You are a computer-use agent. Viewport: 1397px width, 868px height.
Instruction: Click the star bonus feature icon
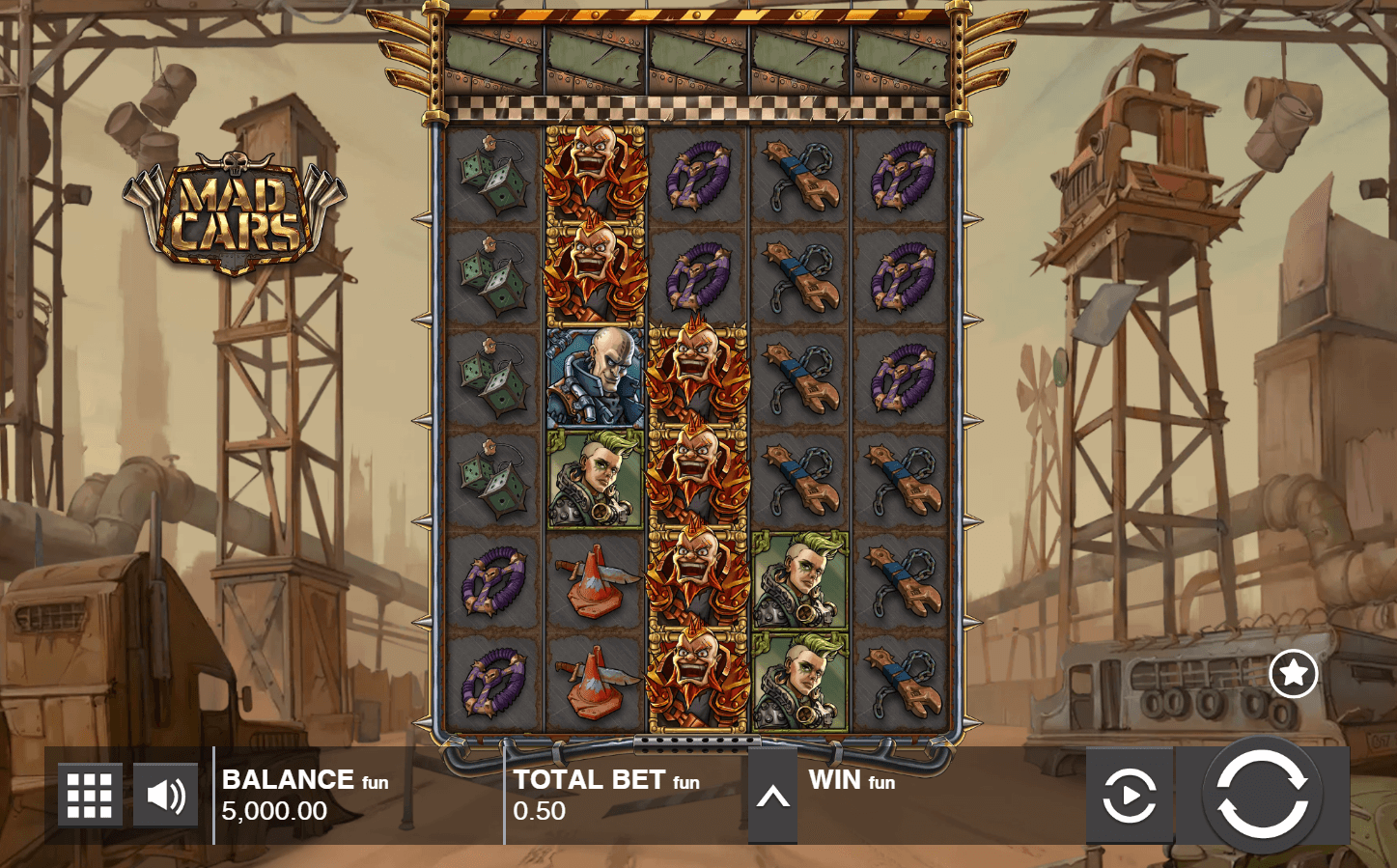point(1293,674)
